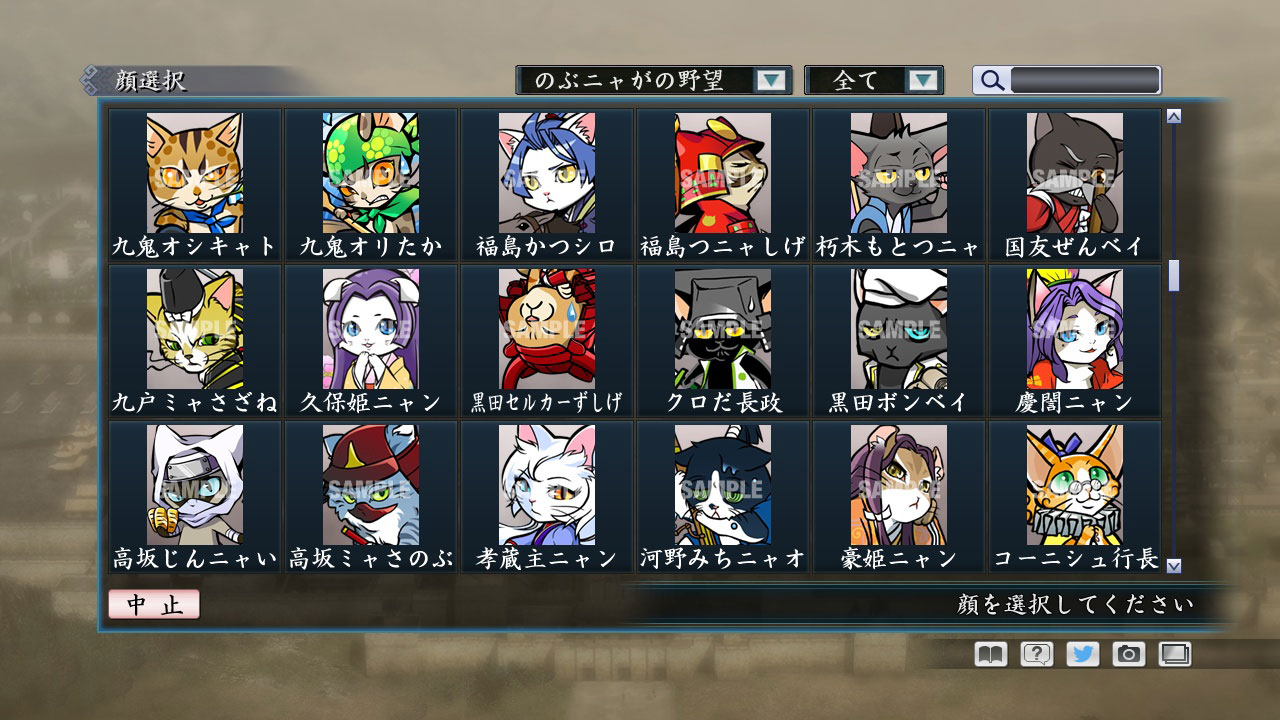This screenshot has height=720, width=1280.
Task: Click the magnifying glass search icon
Action: coord(991,80)
